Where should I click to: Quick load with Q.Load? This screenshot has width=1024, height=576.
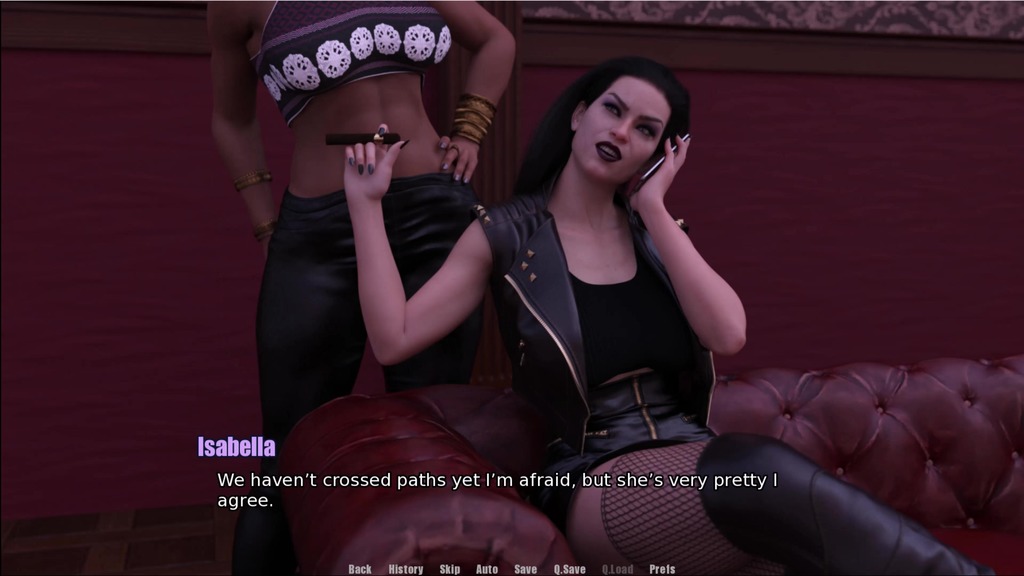[x=617, y=569]
